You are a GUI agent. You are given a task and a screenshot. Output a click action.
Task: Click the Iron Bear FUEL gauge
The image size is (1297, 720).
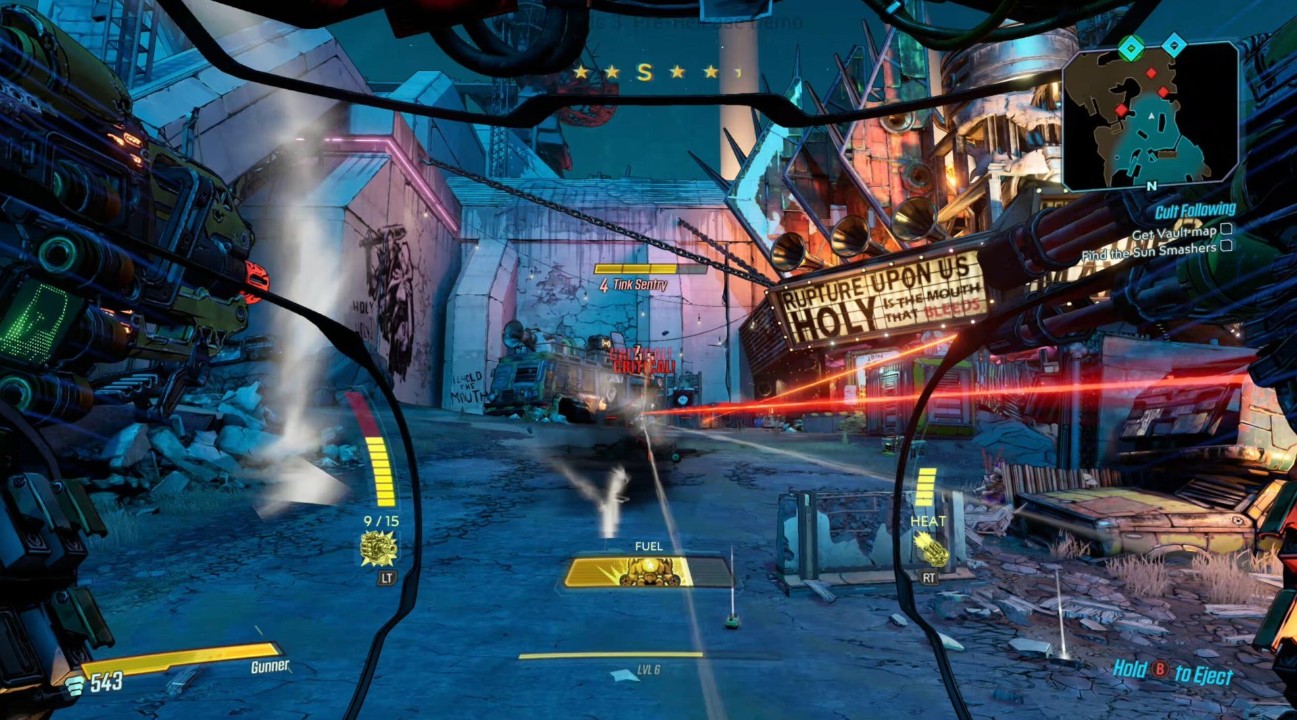[x=647, y=571]
